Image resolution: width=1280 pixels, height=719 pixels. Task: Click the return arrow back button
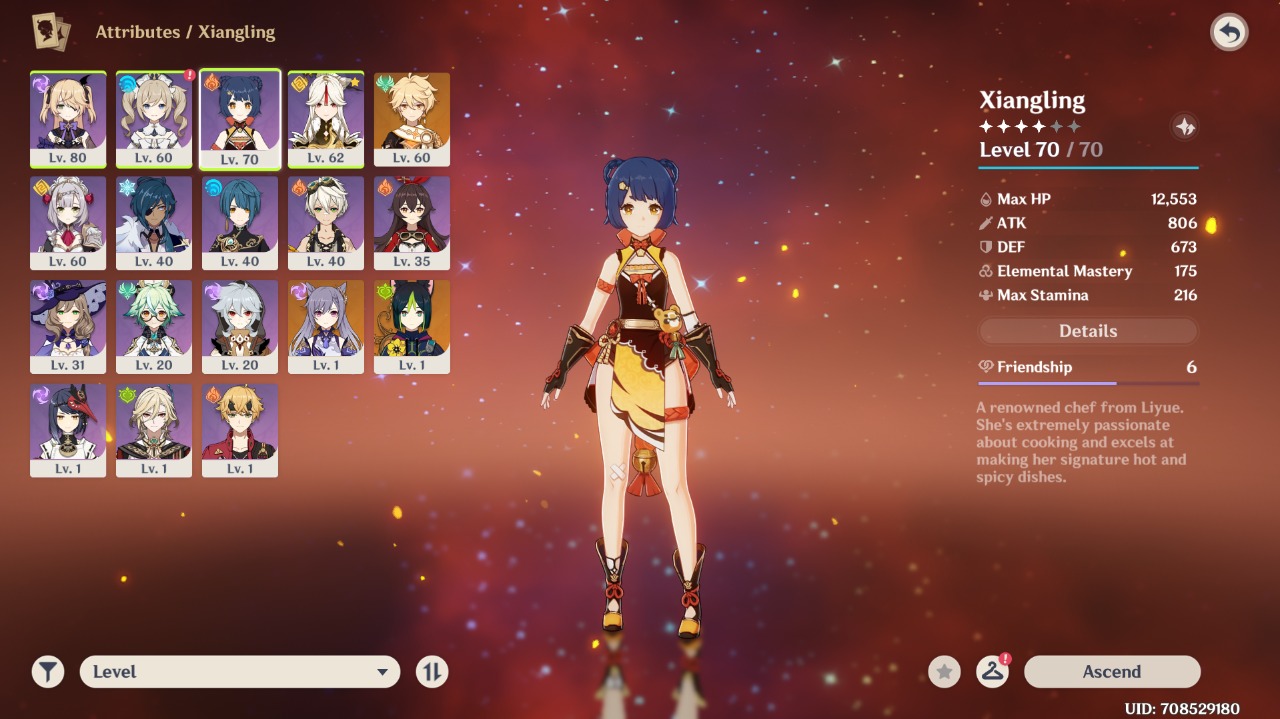click(1229, 33)
